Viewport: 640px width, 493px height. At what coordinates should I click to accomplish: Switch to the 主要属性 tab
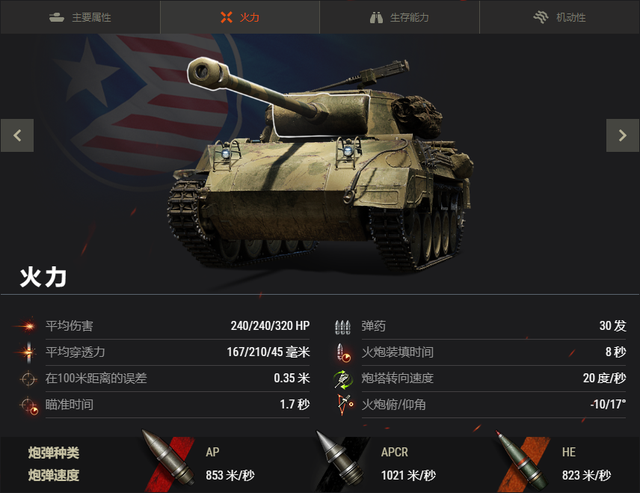(x=80, y=18)
